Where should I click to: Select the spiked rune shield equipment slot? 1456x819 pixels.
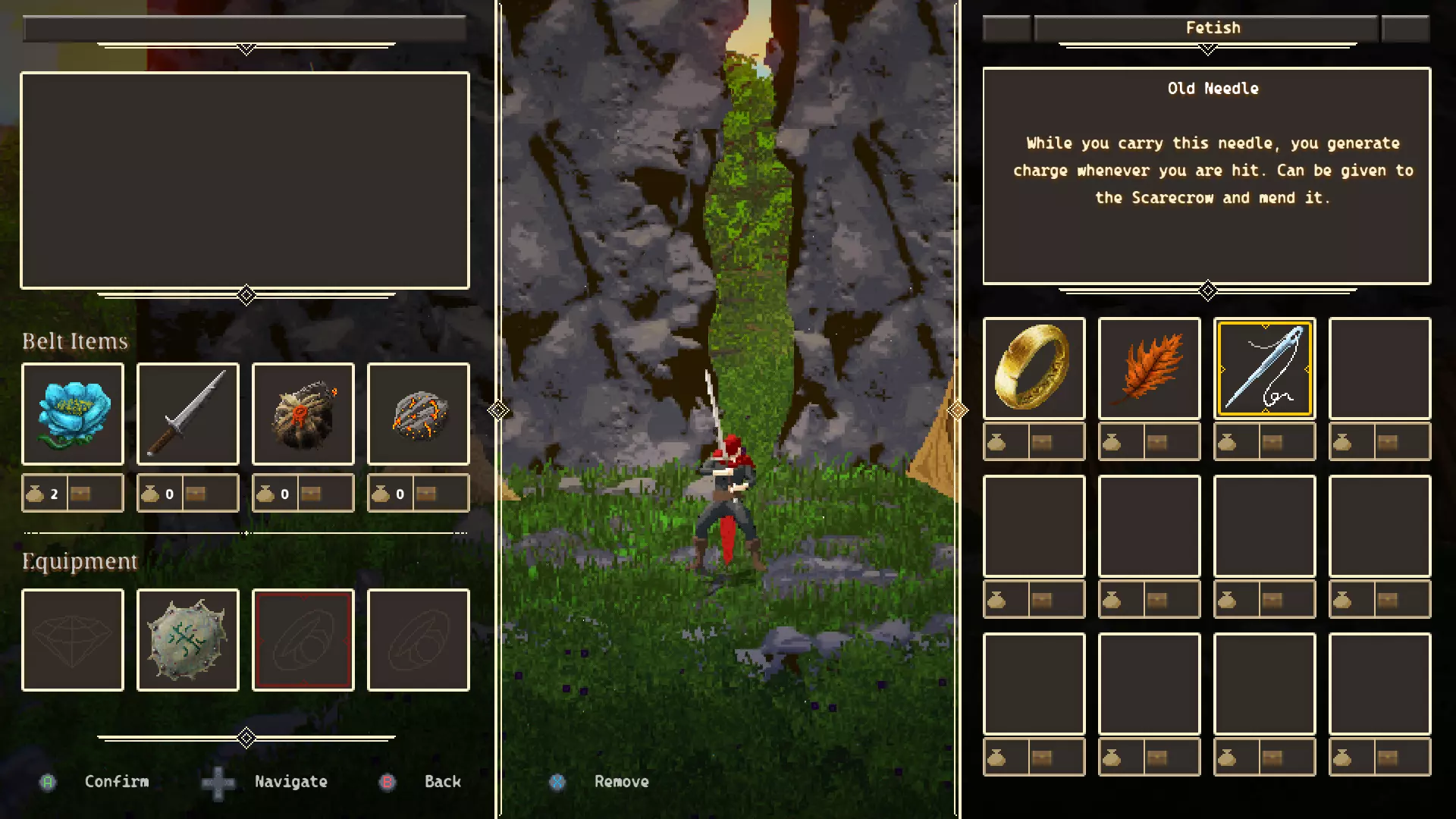click(x=188, y=640)
